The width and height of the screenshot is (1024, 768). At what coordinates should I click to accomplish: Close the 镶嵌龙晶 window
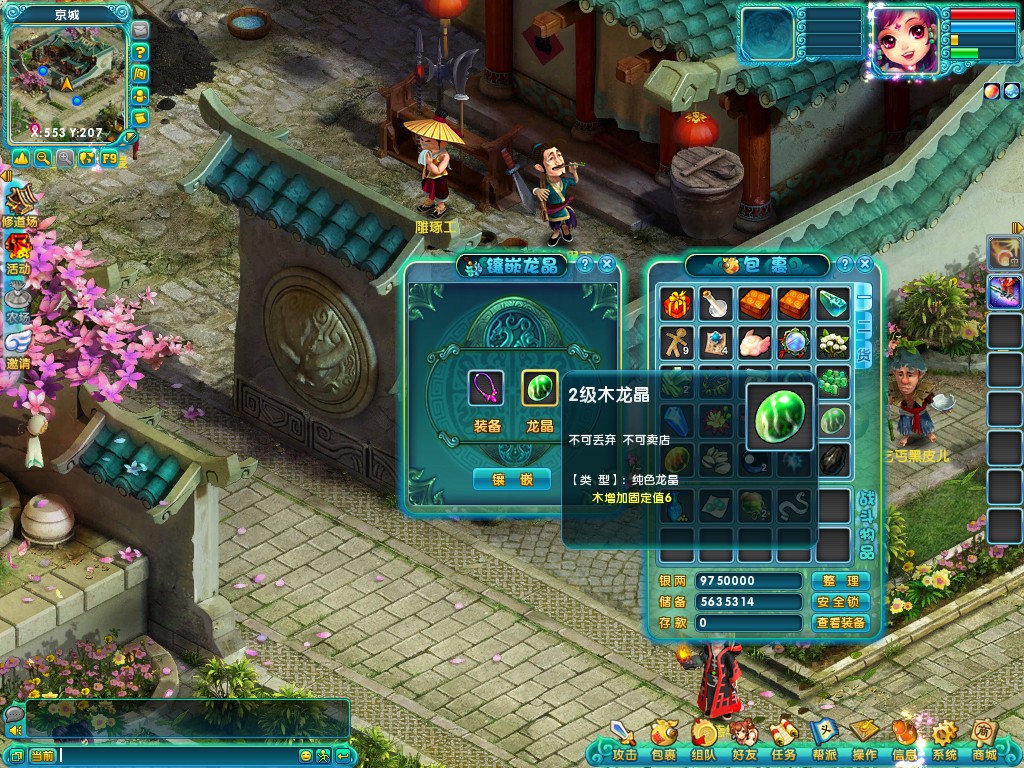point(607,264)
